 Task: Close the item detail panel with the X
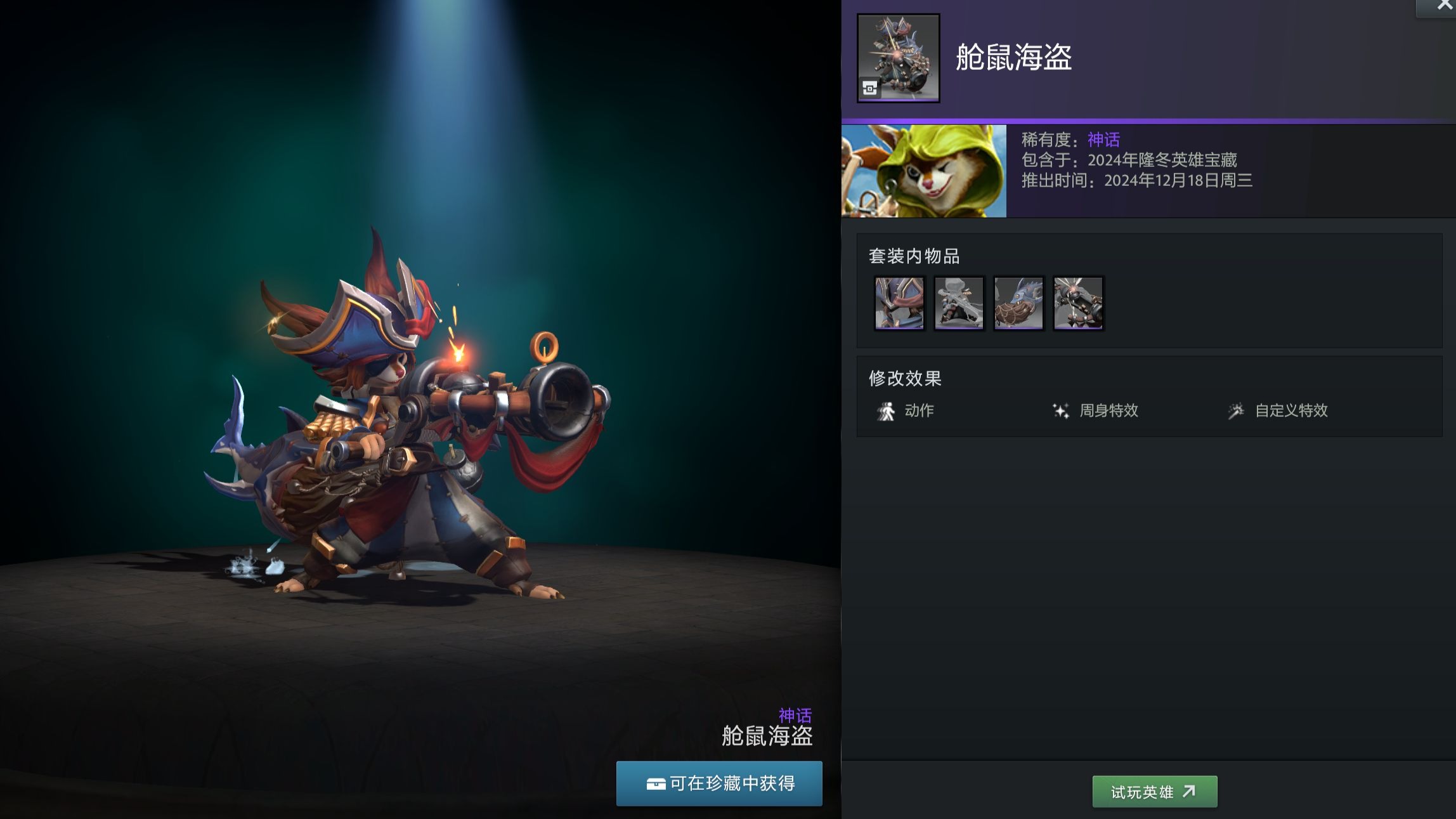[1444, 6]
